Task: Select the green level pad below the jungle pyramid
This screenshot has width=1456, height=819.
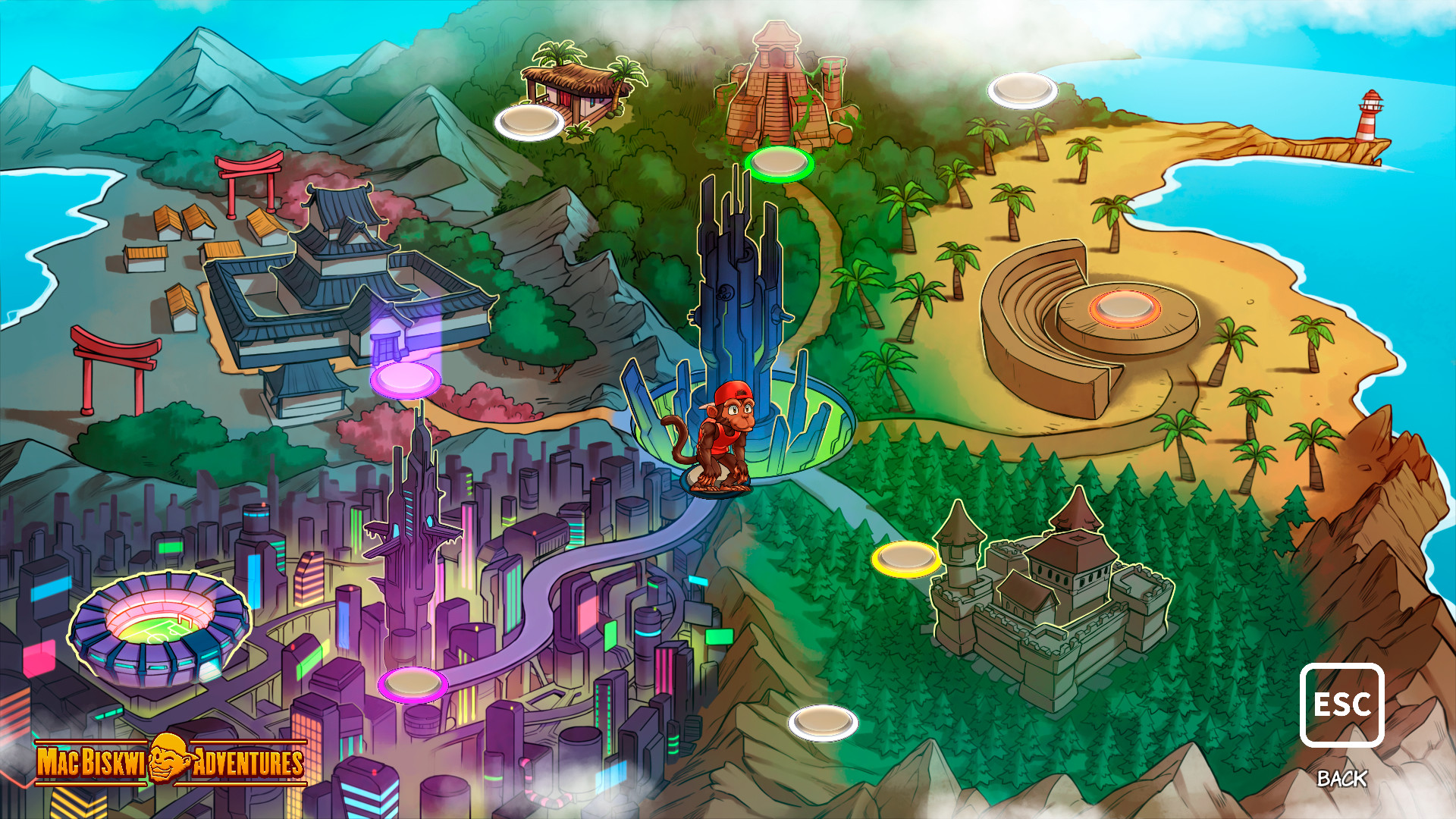Action: coord(777,162)
